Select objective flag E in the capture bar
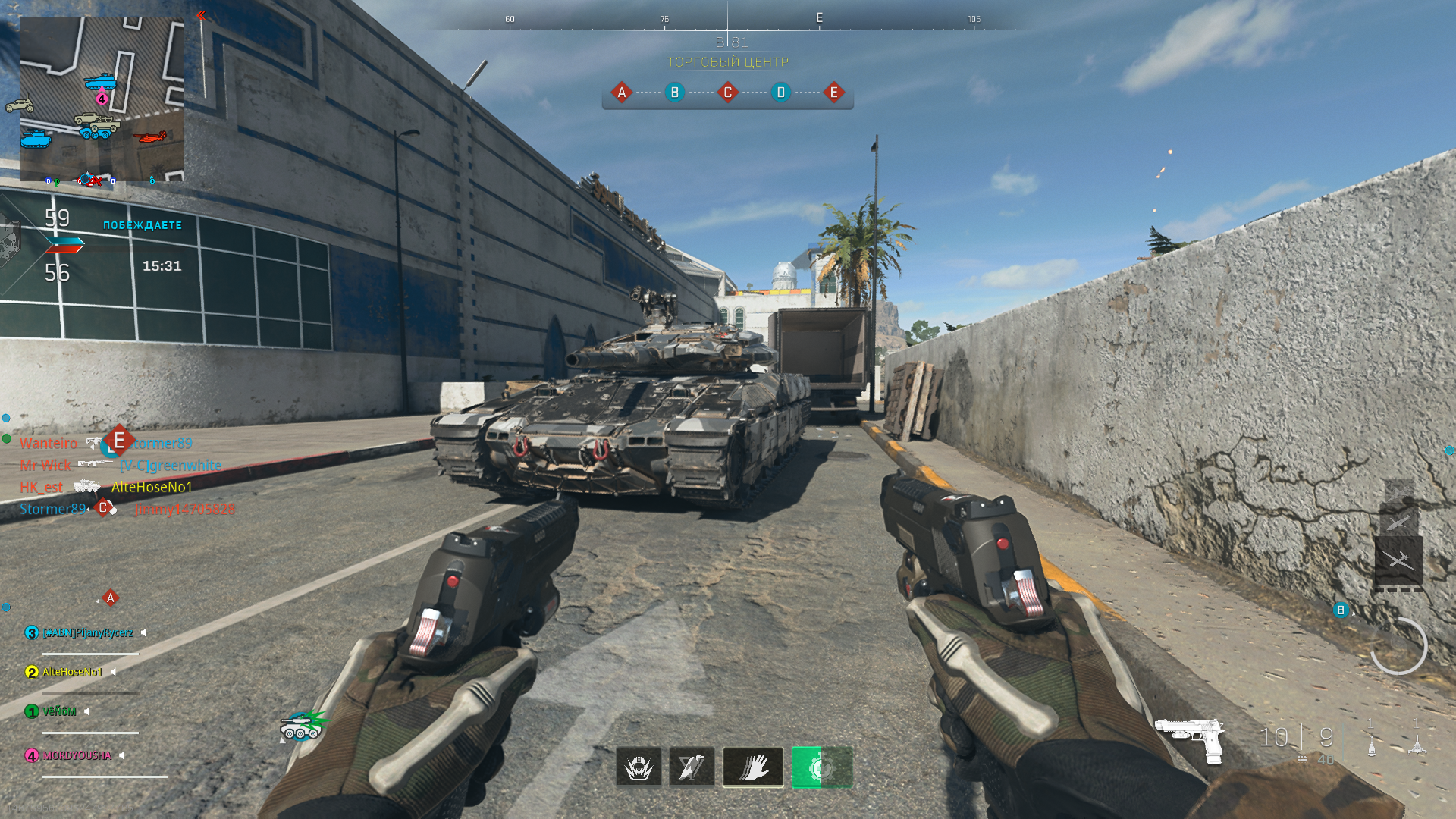Screen dimensions: 1456x819 (x=833, y=93)
